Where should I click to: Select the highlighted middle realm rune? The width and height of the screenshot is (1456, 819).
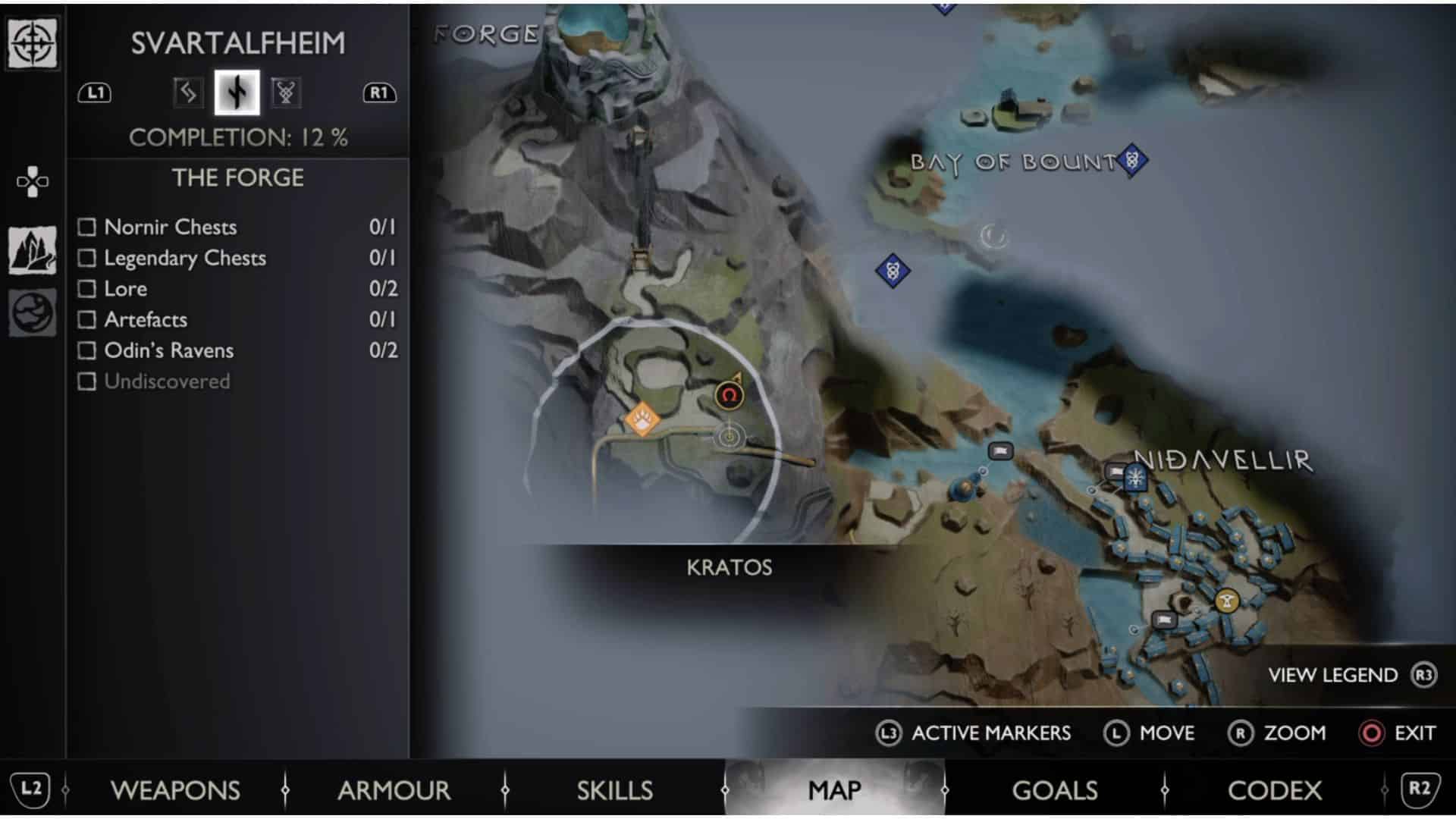237,93
